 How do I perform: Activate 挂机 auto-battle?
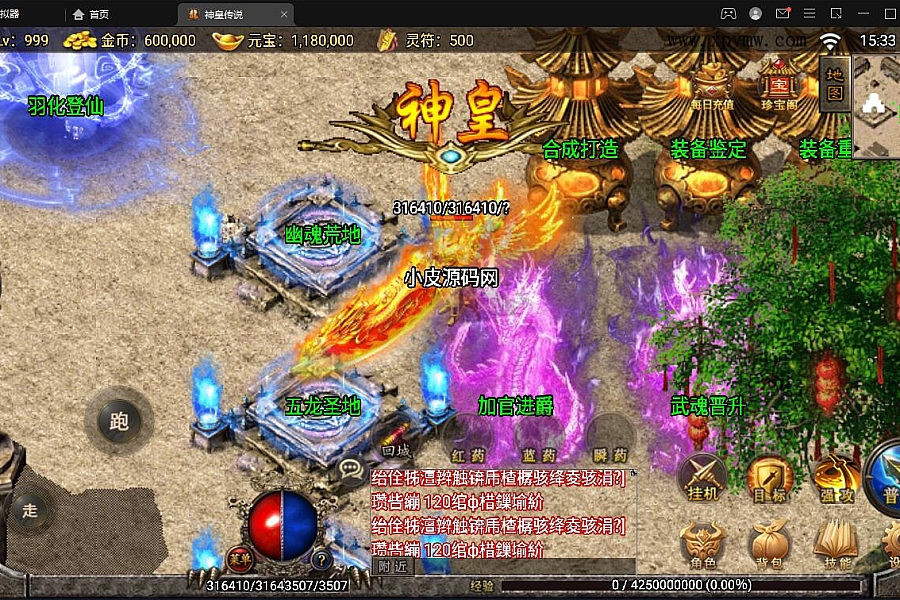pyautogui.click(x=701, y=478)
